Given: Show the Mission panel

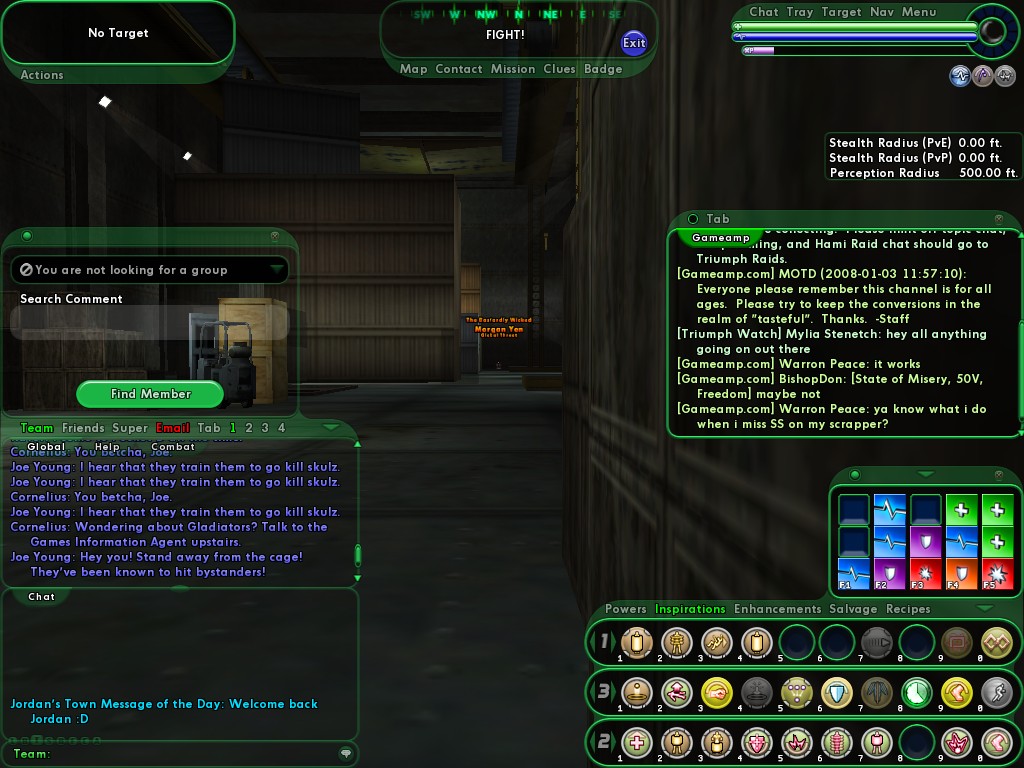Looking at the screenshot, I should point(513,69).
